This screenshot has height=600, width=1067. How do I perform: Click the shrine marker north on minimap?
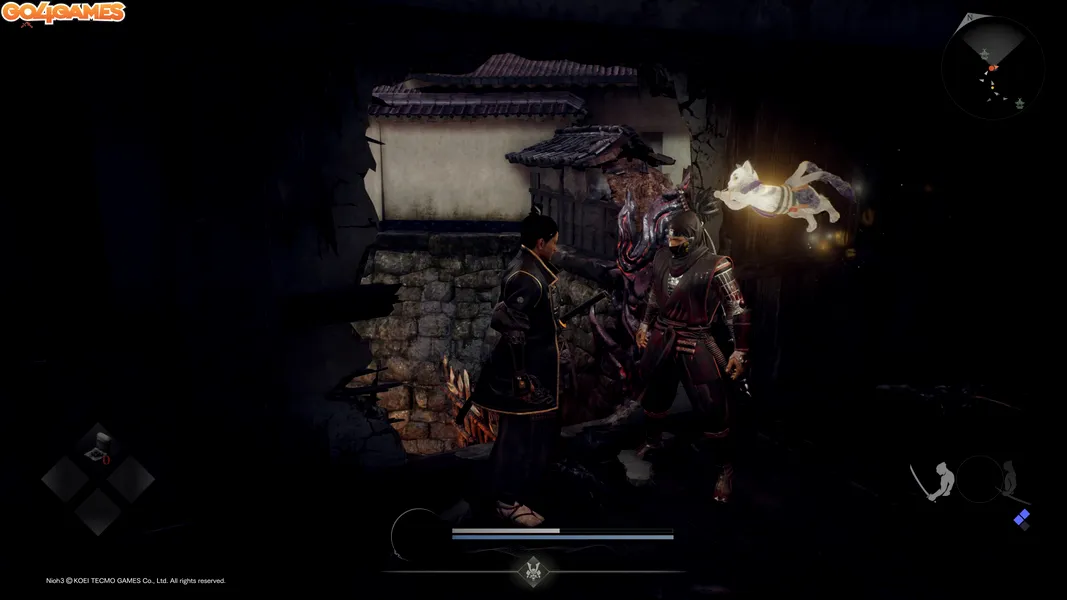[985, 53]
